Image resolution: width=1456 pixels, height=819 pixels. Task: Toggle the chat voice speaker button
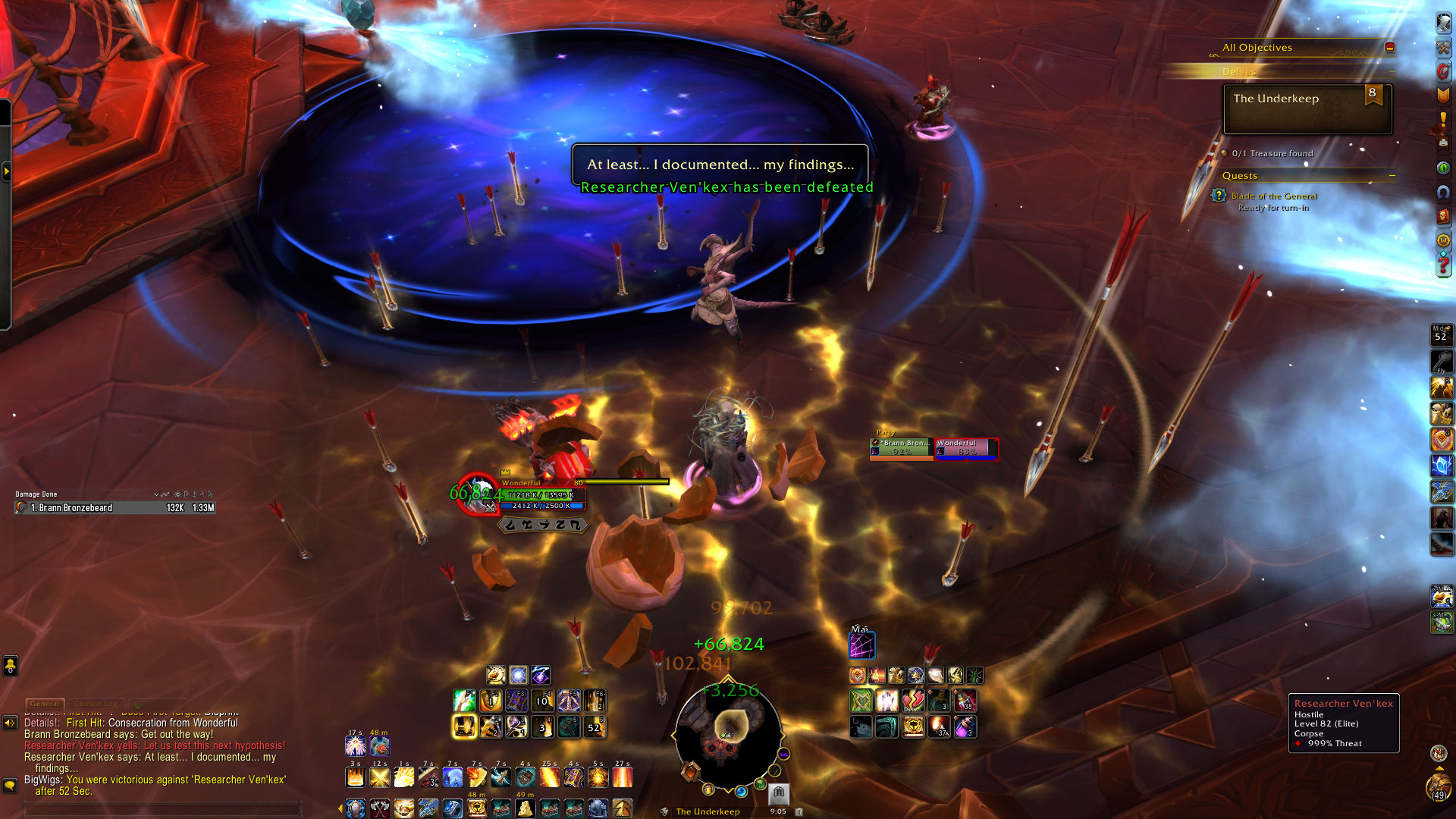[x=10, y=723]
